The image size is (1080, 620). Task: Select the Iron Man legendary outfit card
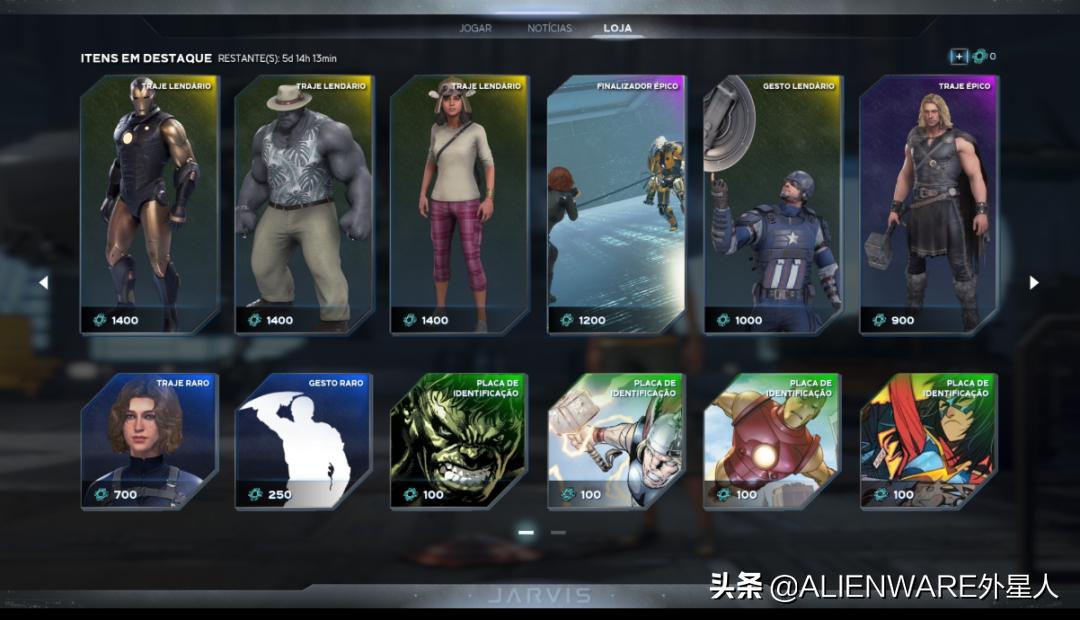point(148,205)
